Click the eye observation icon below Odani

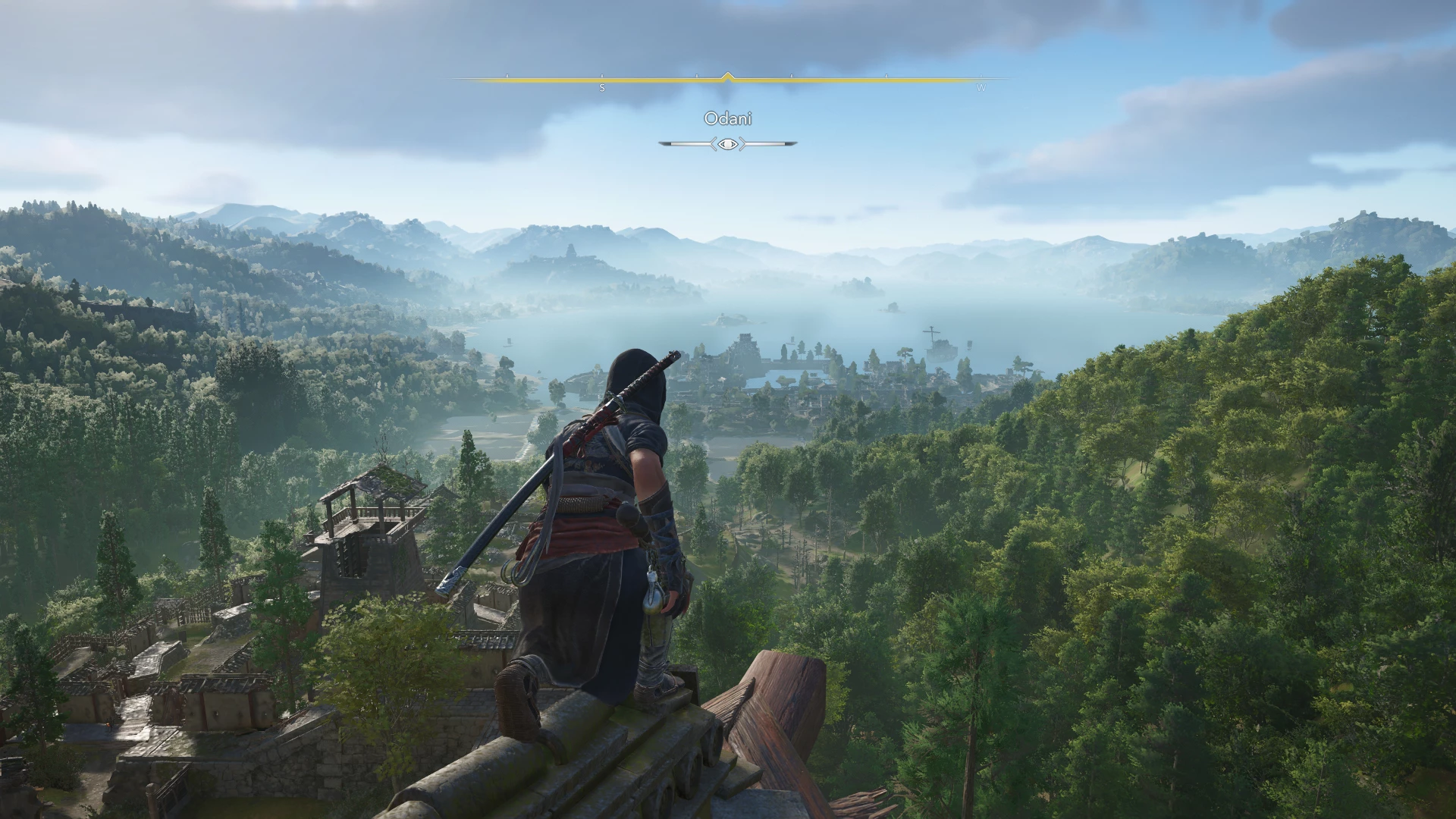[728, 144]
